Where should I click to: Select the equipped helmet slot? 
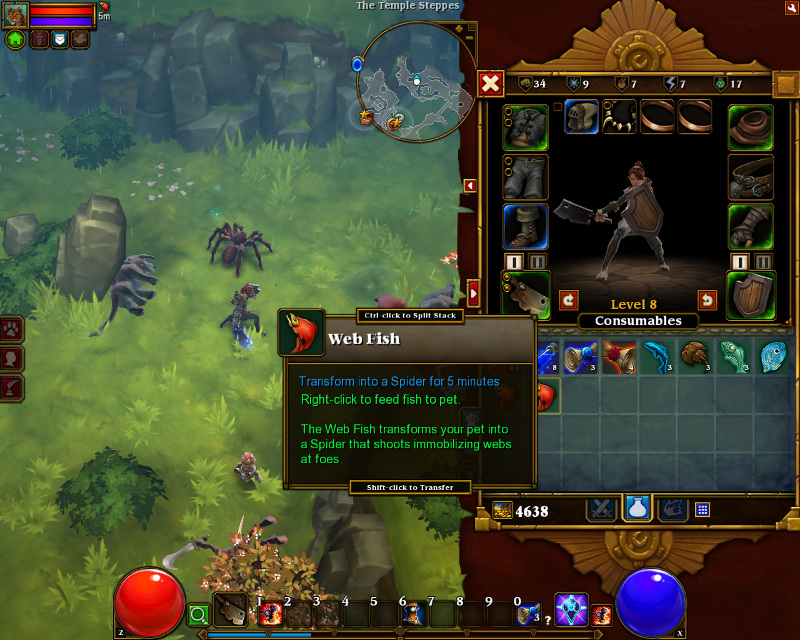(581, 116)
